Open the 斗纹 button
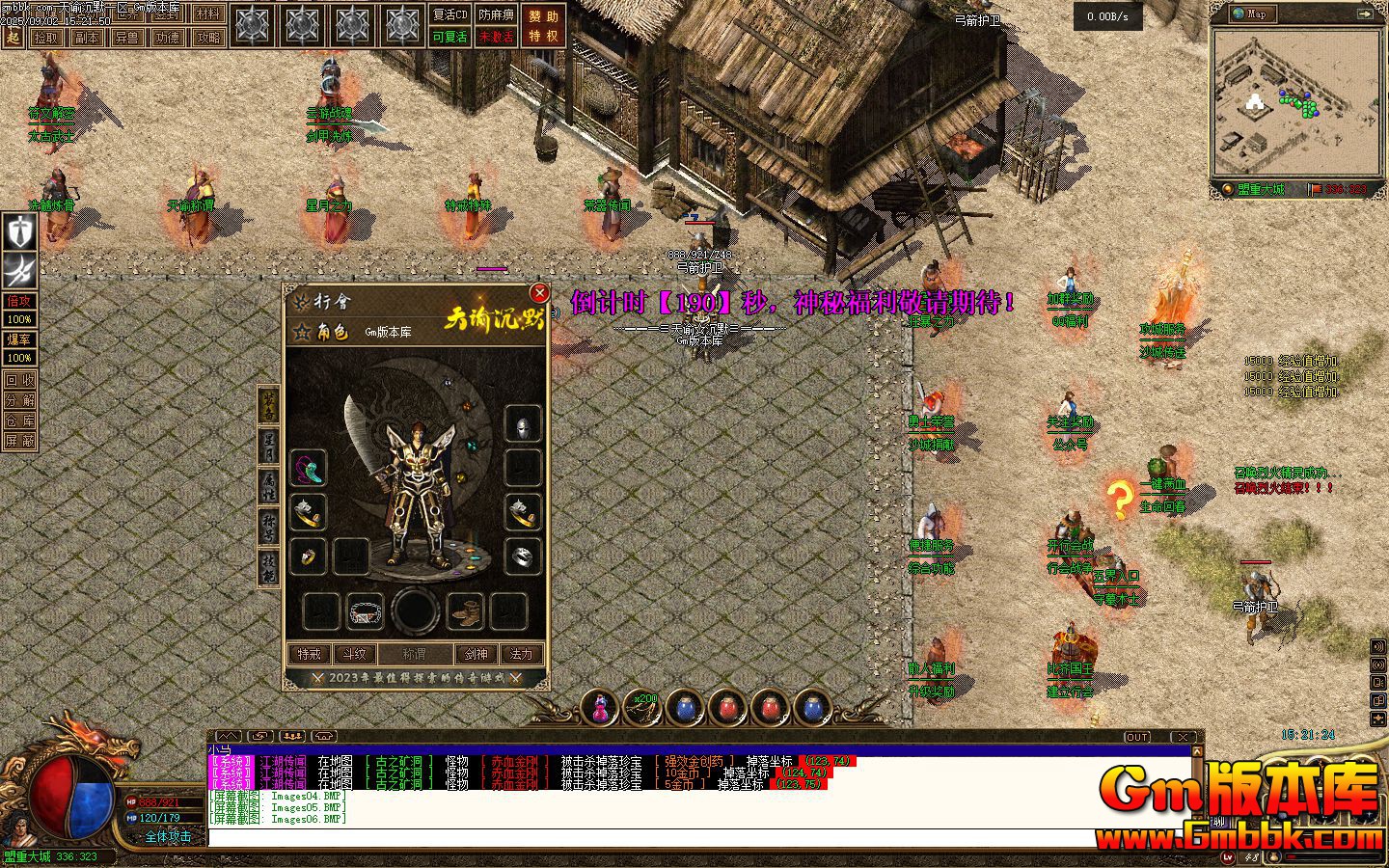This screenshot has width=1389, height=868. pos(356,654)
